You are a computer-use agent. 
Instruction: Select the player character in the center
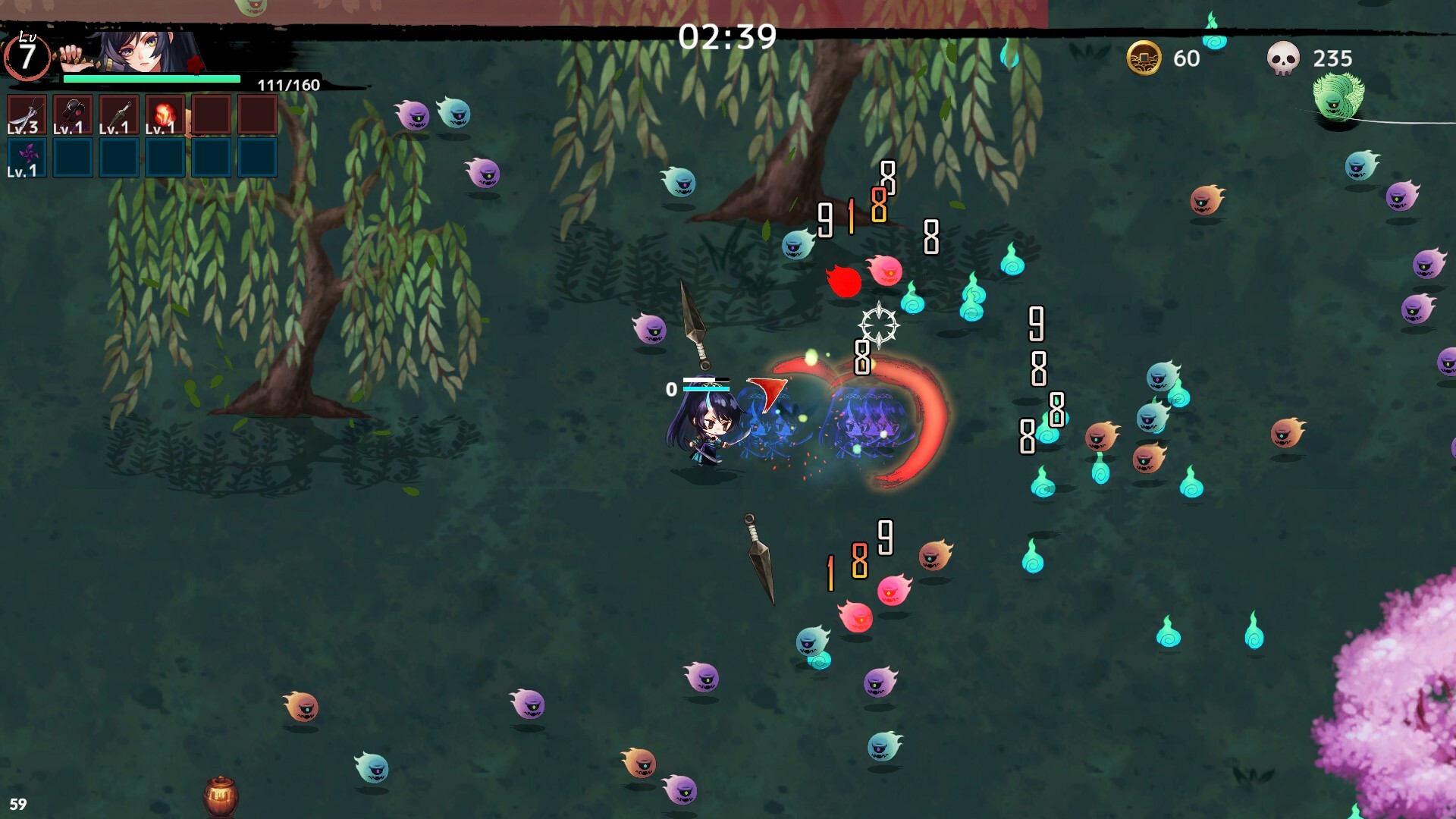pyautogui.click(x=707, y=428)
